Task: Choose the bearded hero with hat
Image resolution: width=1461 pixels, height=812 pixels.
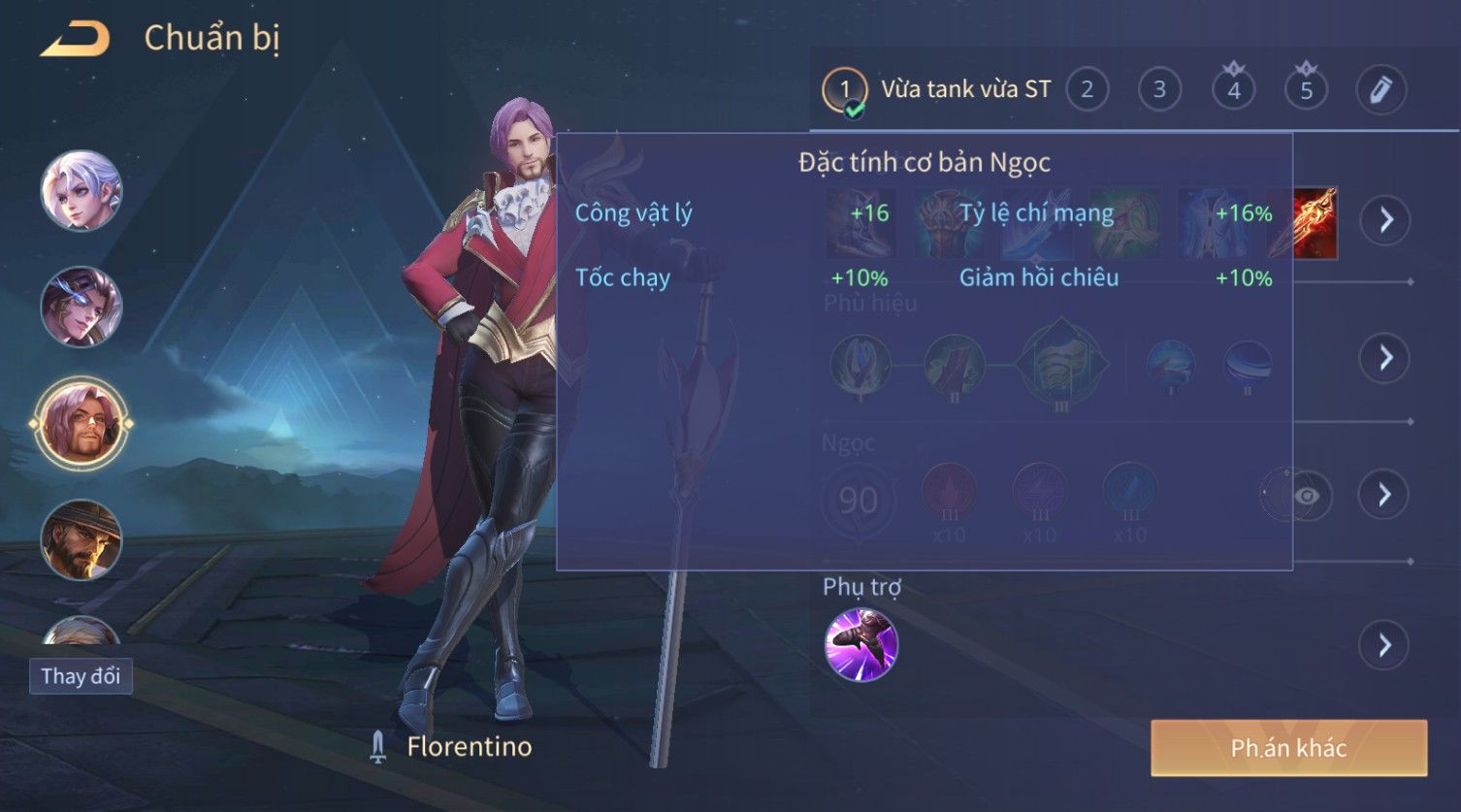Action: pyautogui.click(x=81, y=539)
